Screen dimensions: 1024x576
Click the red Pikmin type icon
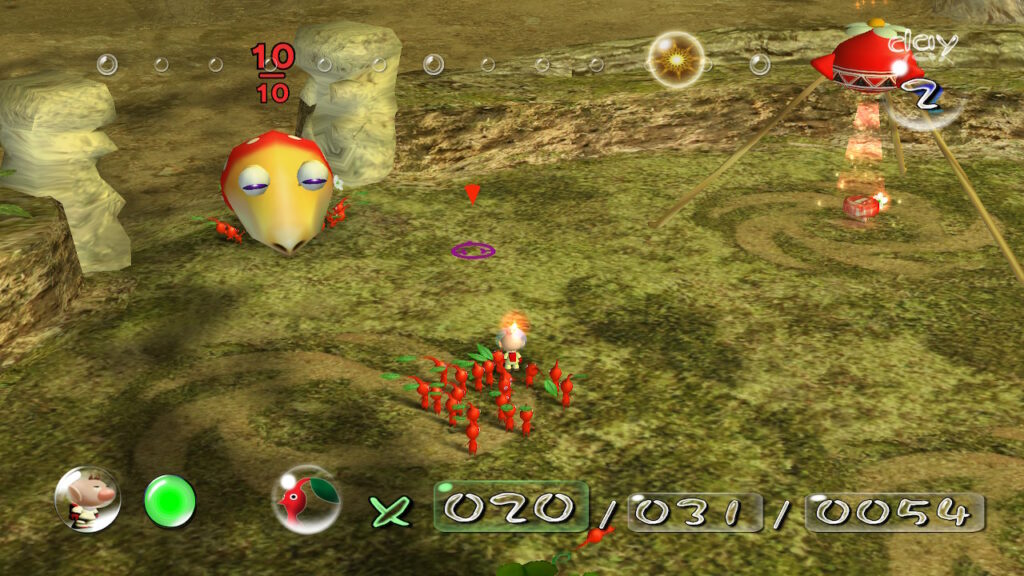[305, 499]
